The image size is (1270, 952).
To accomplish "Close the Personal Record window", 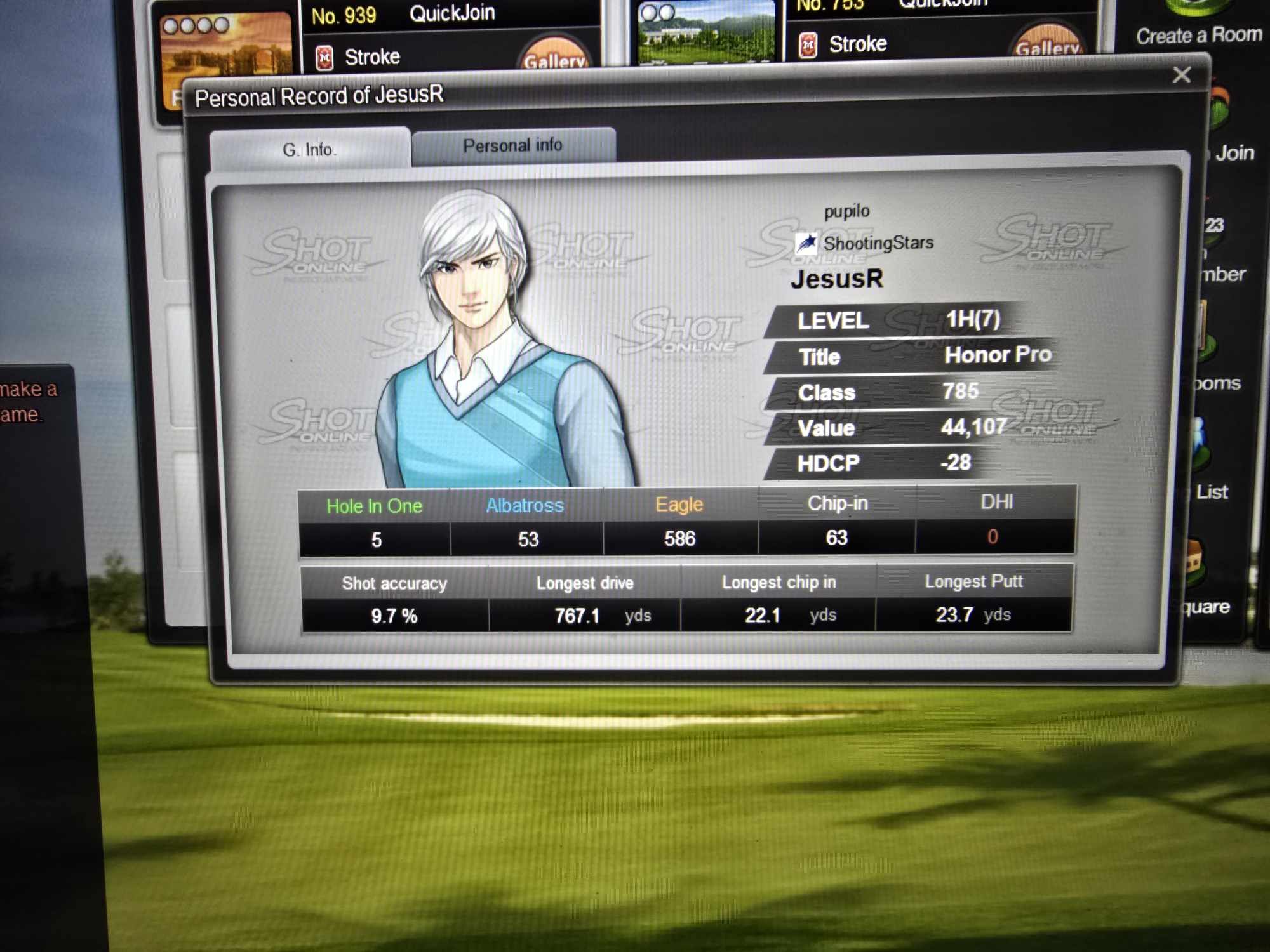I will (1181, 75).
